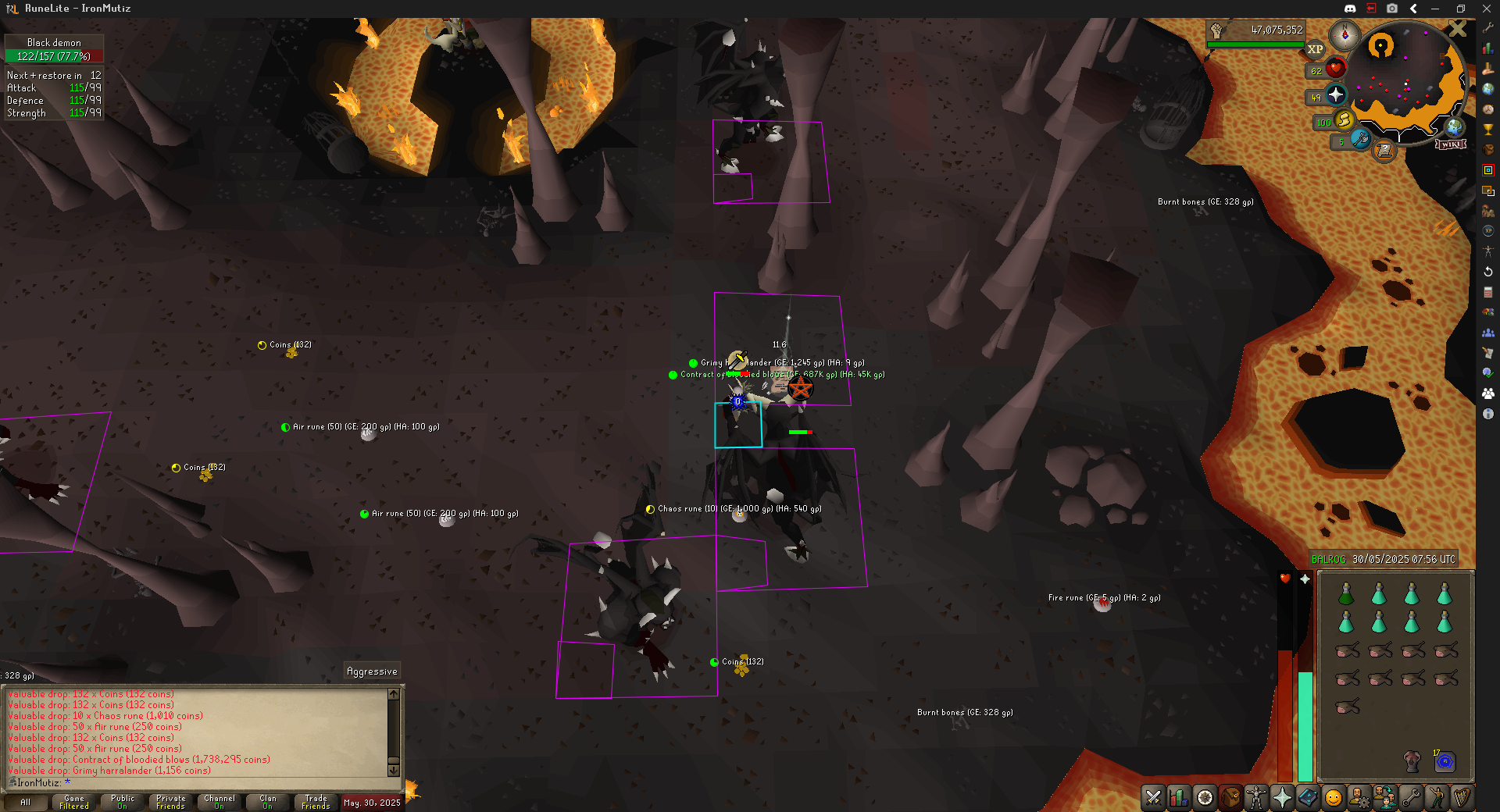This screenshot has height=812, width=1500.
Task: Open the Prayer tab
Action: click(1282, 797)
